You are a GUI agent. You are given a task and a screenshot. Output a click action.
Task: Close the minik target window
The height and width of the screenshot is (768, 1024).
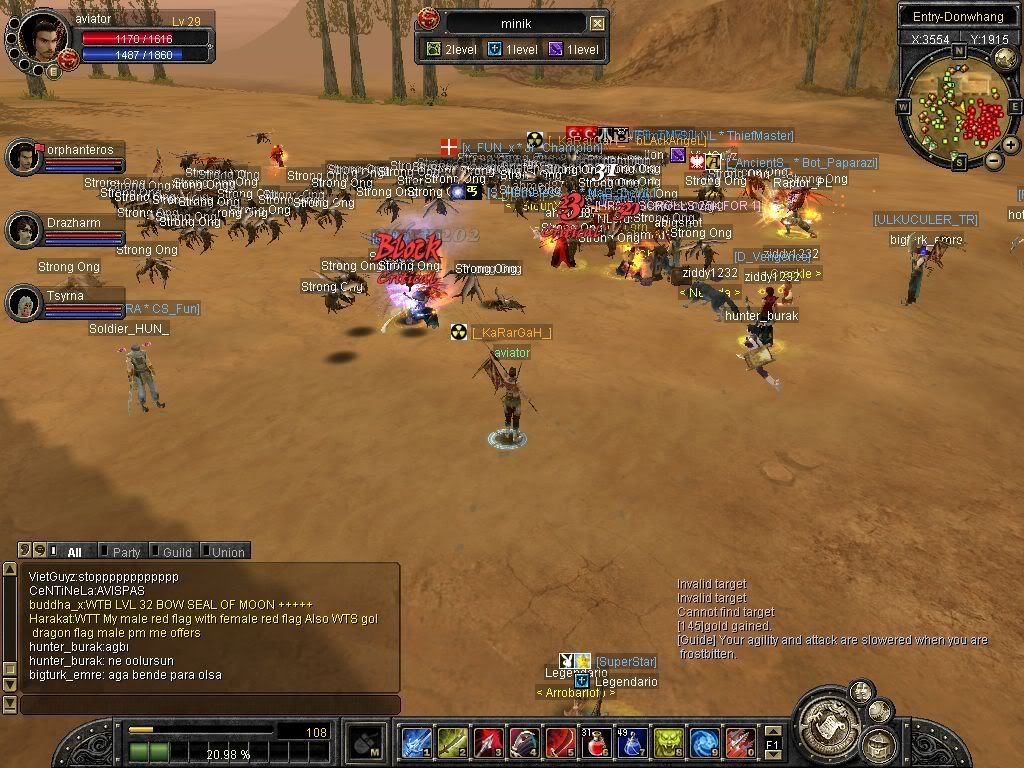(597, 23)
